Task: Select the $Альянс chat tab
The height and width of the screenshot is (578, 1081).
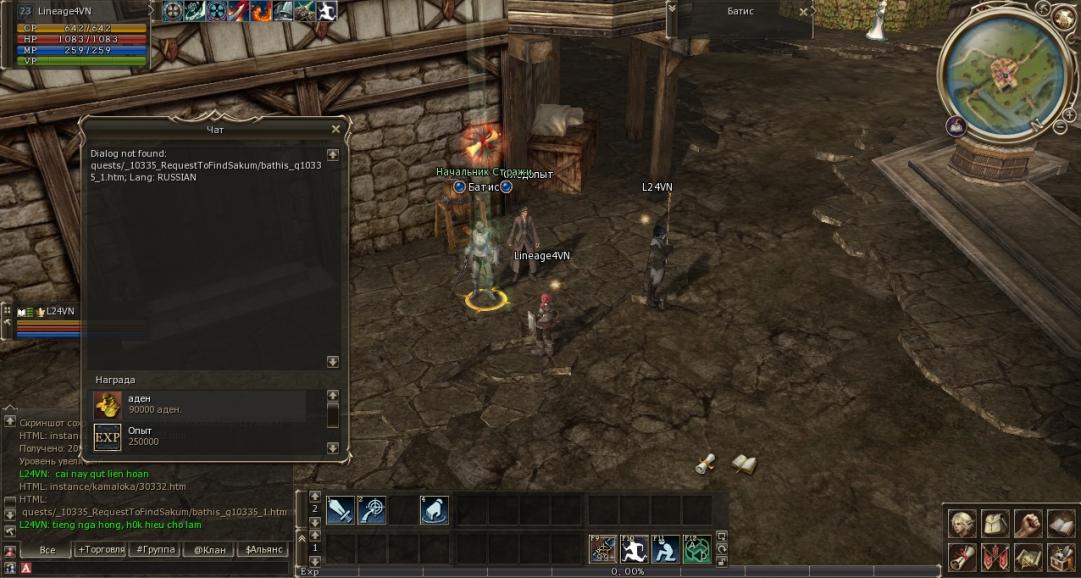Action: pyautogui.click(x=265, y=550)
